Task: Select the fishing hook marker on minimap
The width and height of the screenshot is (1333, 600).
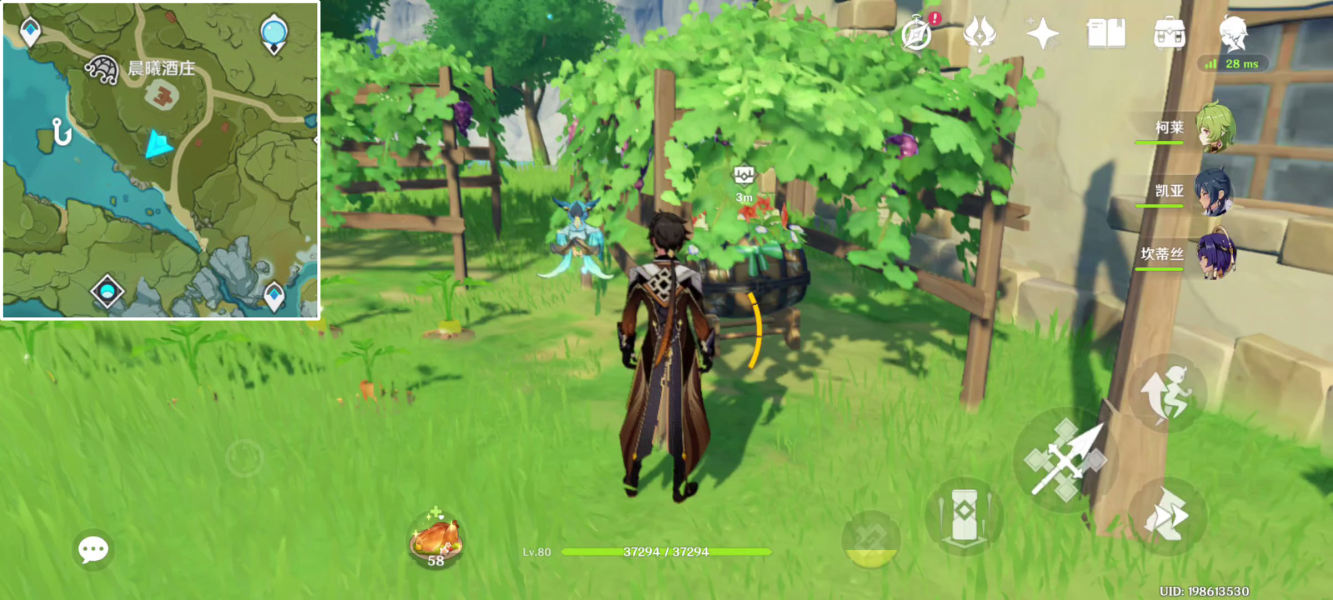Action: pos(62,132)
